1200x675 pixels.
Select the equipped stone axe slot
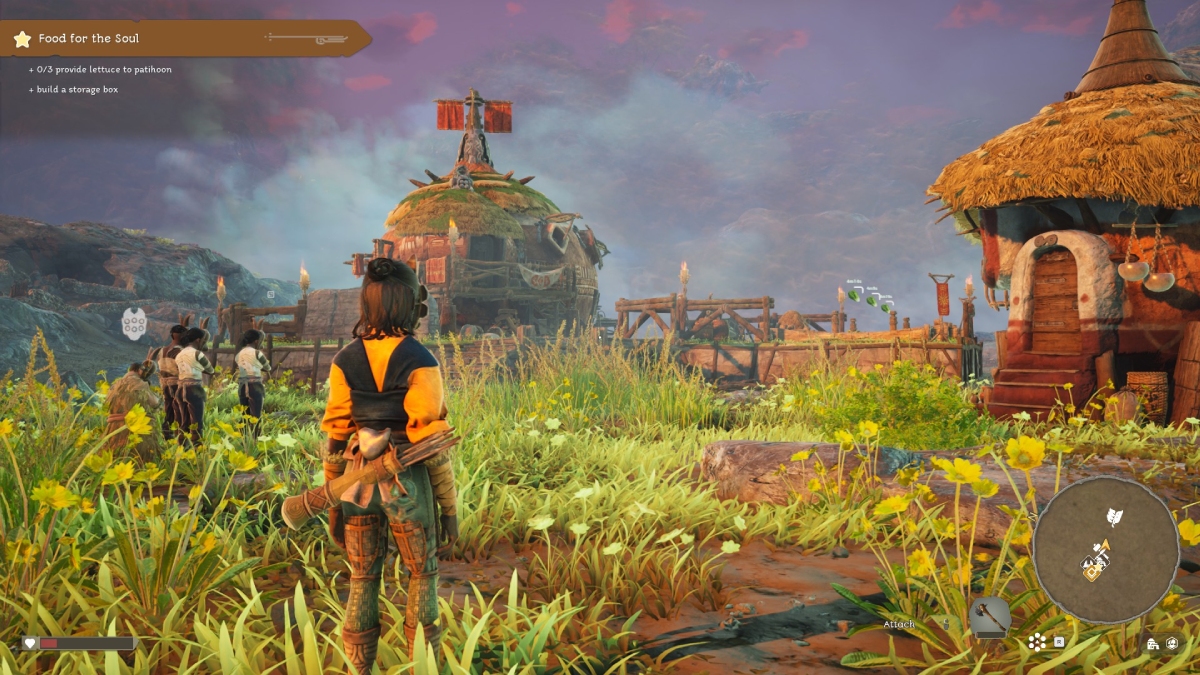coord(989,617)
